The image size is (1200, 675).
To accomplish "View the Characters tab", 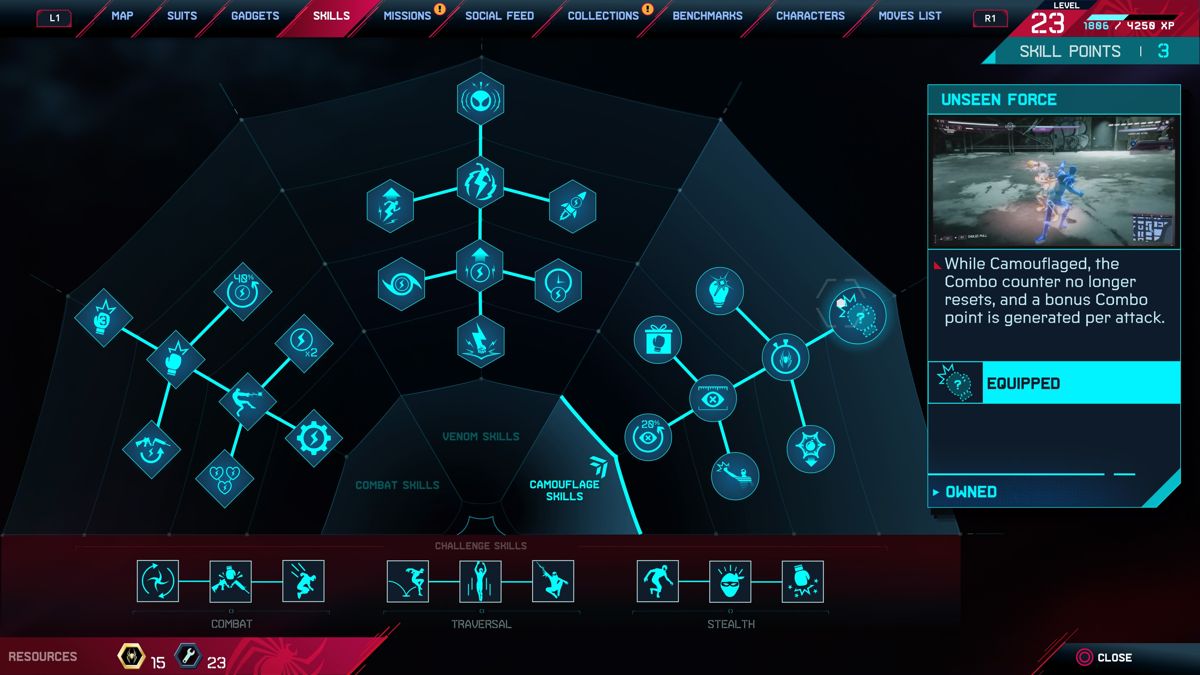I will coord(810,16).
